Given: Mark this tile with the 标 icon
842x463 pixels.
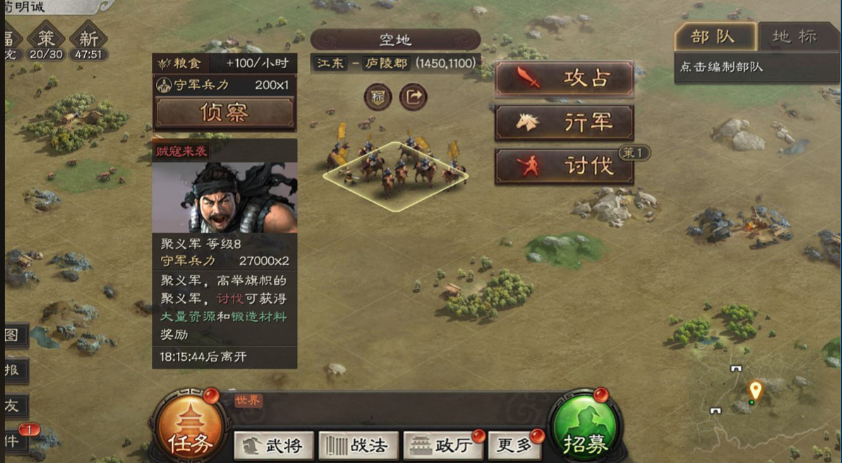Looking at the screenshot, I should click(378, 97).
